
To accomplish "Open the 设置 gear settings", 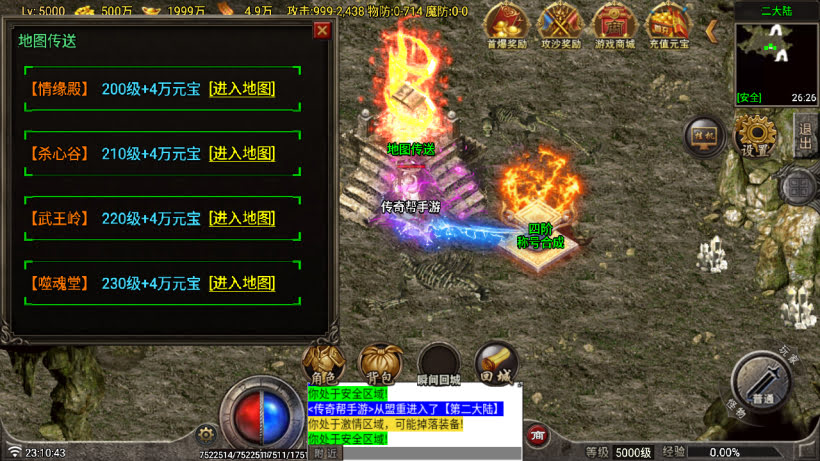I will click(754, 135).
